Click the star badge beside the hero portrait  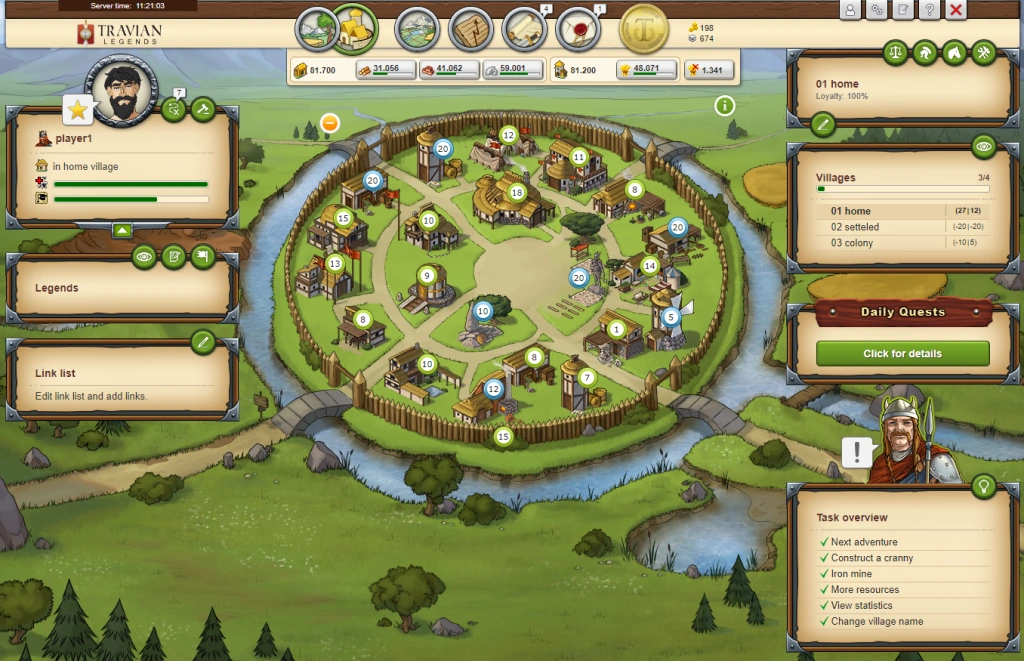[x=78, y=109]
